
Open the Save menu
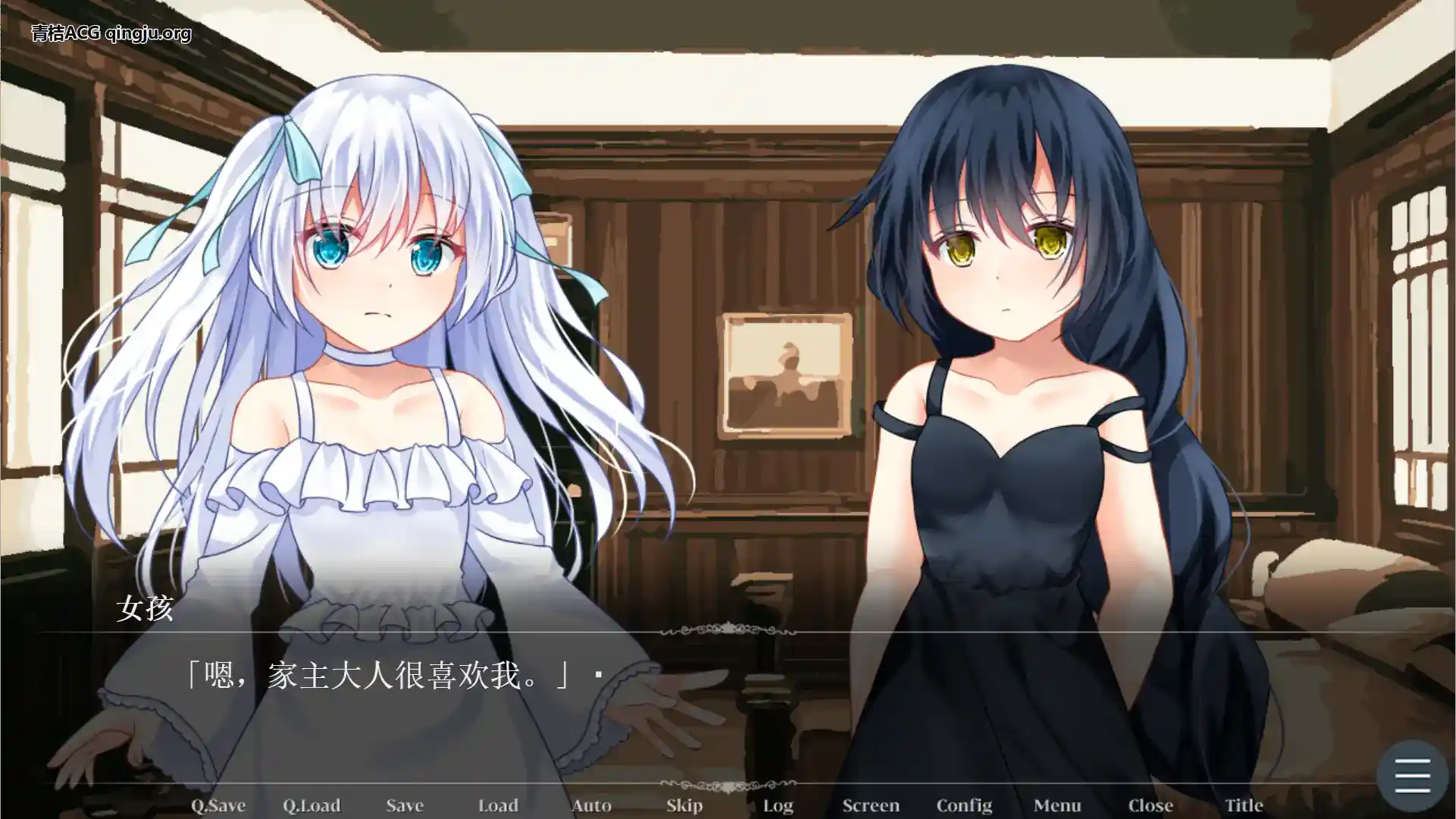tap(405, 805)
